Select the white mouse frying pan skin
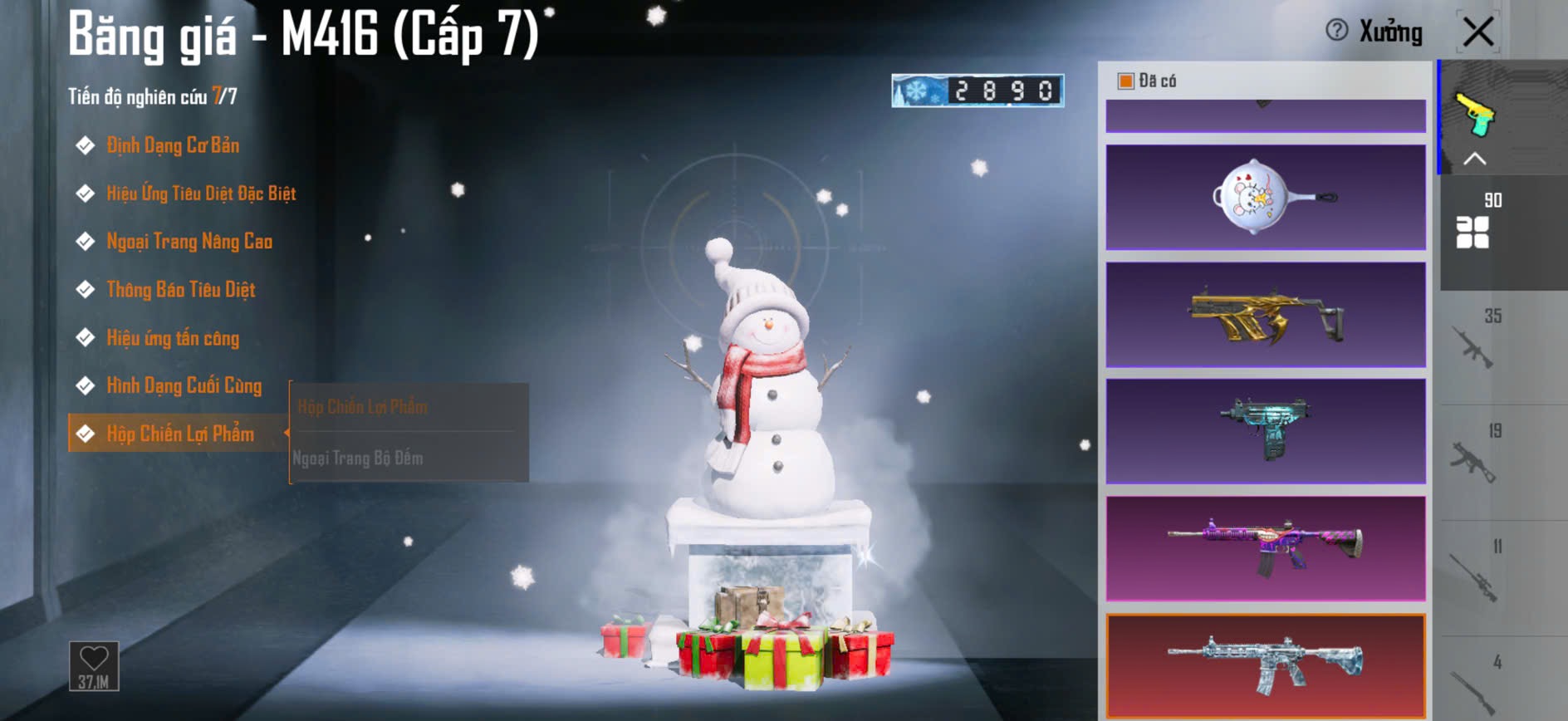 click(1265, 198)
